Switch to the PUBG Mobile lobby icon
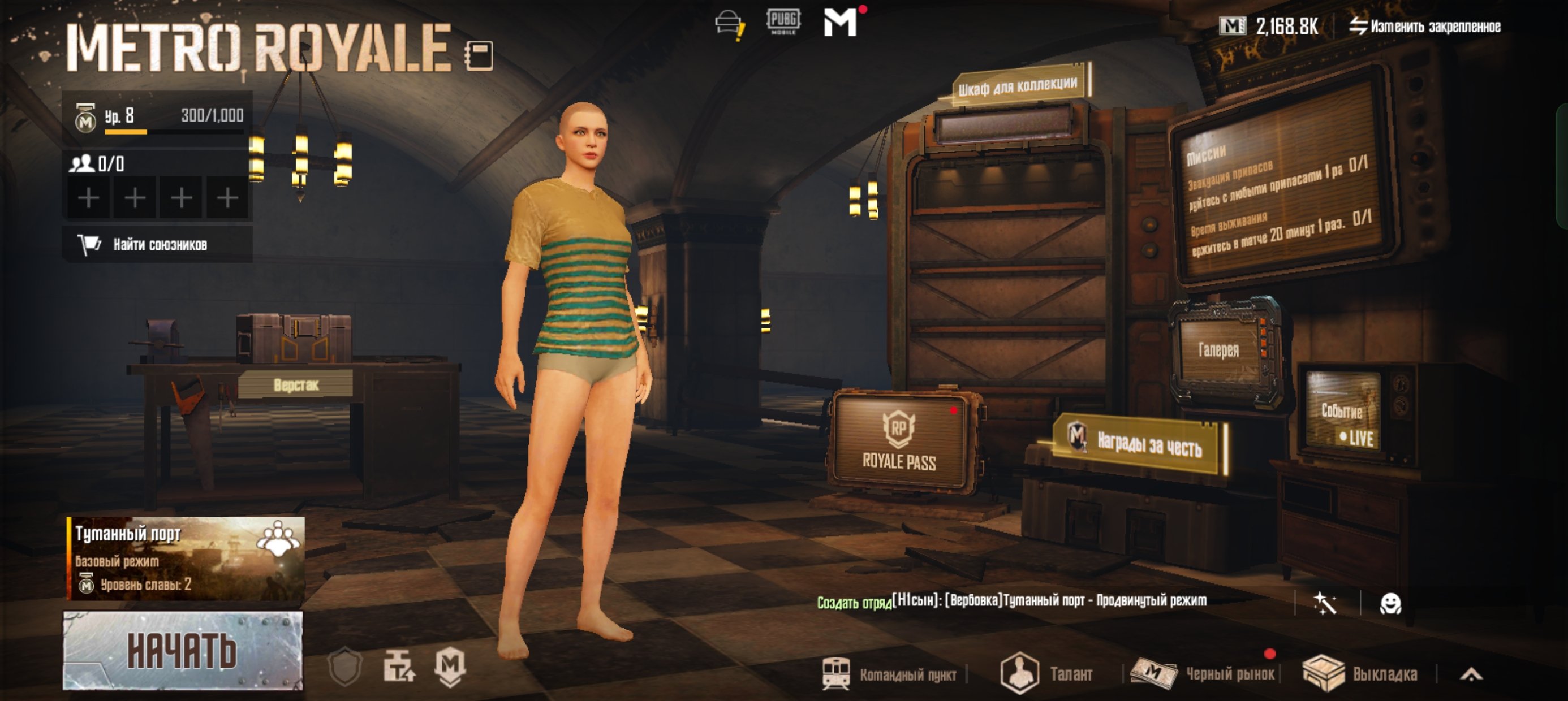Image resolution: width=1568 pixels, height=701 pixels. [783, 22]
